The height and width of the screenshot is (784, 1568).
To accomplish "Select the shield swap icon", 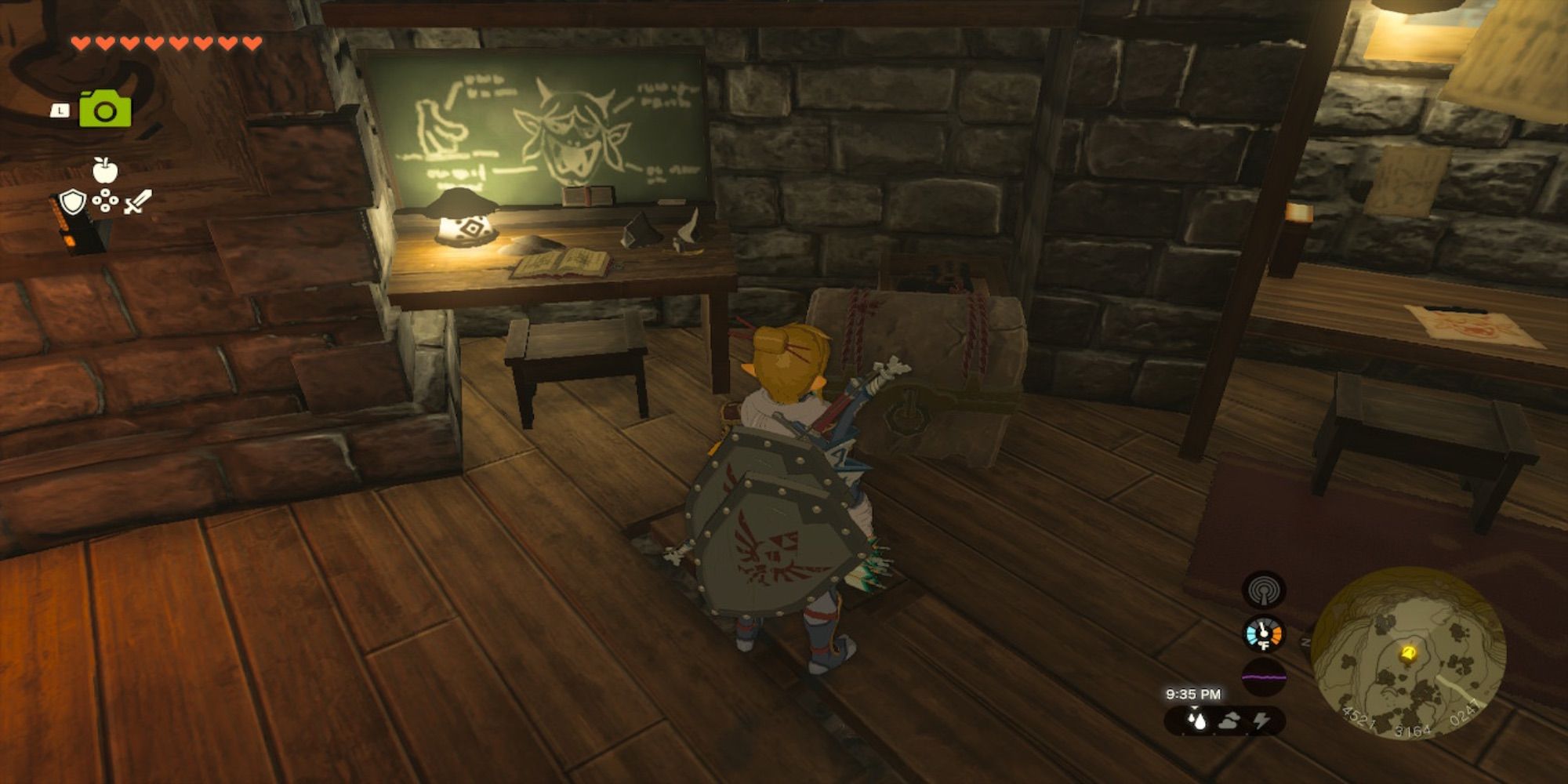I will tap(73, 201).
